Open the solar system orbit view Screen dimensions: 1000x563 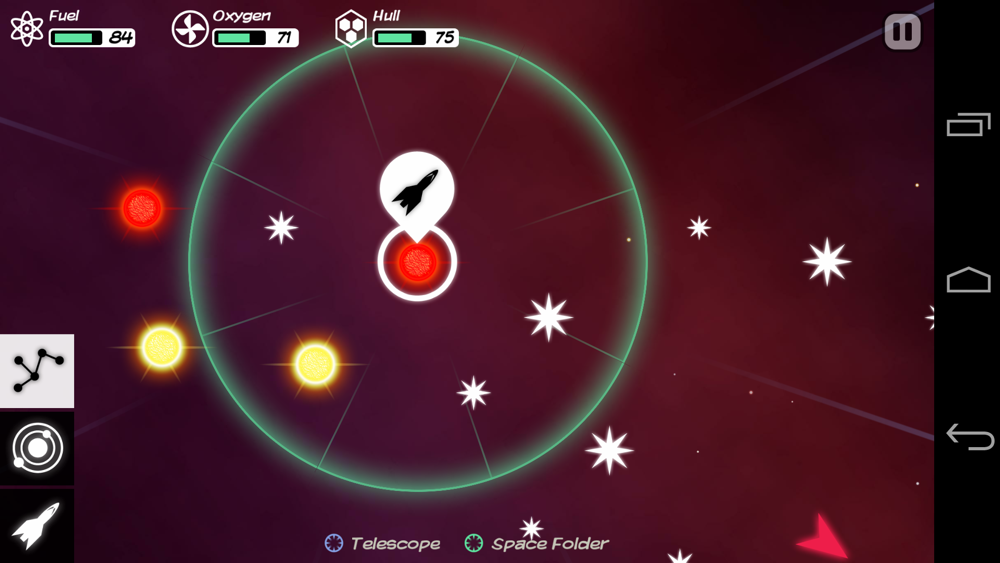click(x=37, y=449)
